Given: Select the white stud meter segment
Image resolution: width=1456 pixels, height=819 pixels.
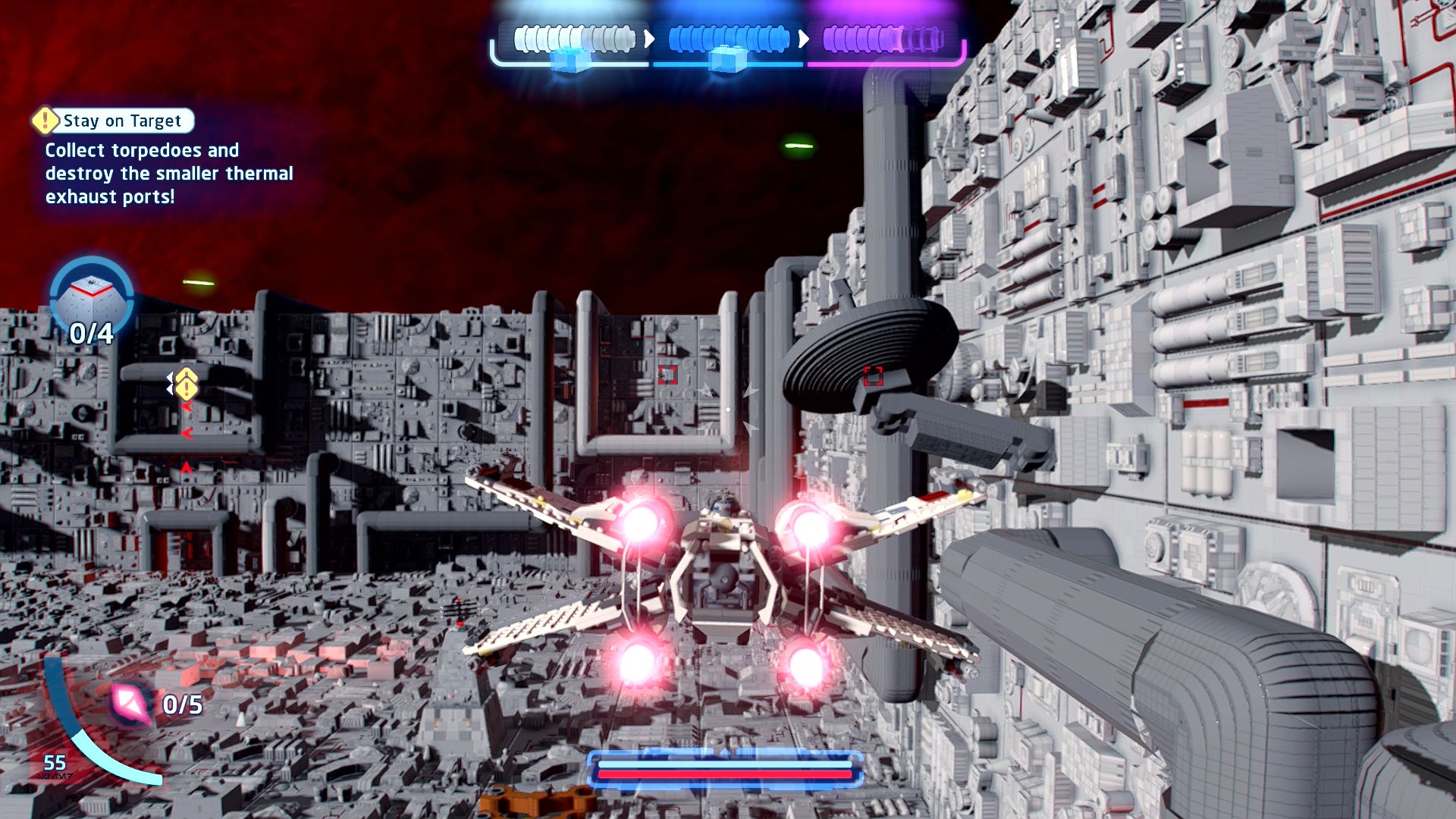Looking at the screenshot, I should (x=574, y=39).
